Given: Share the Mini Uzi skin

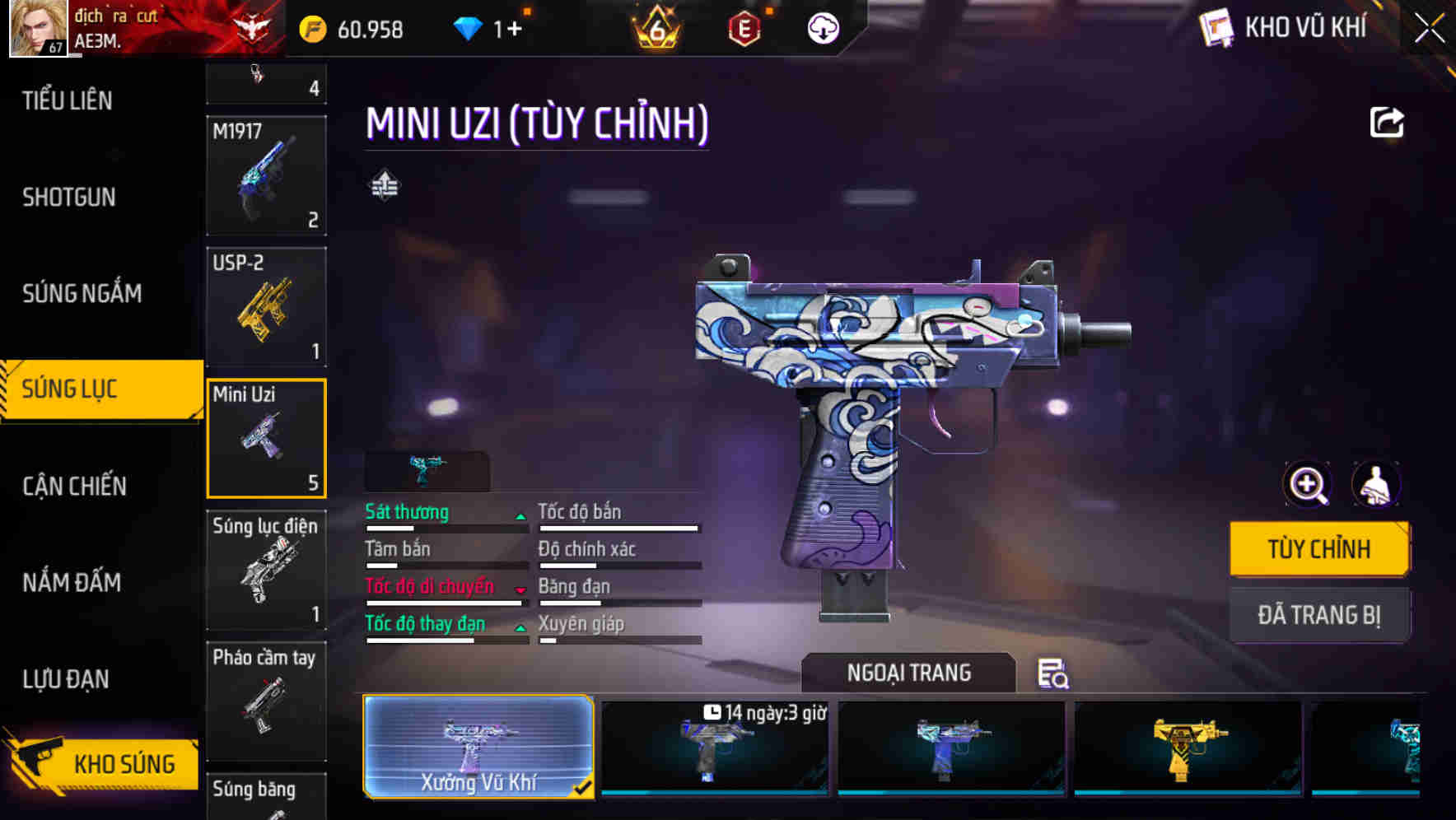Looking at the screenshot, I should [x=1386, y=123].
